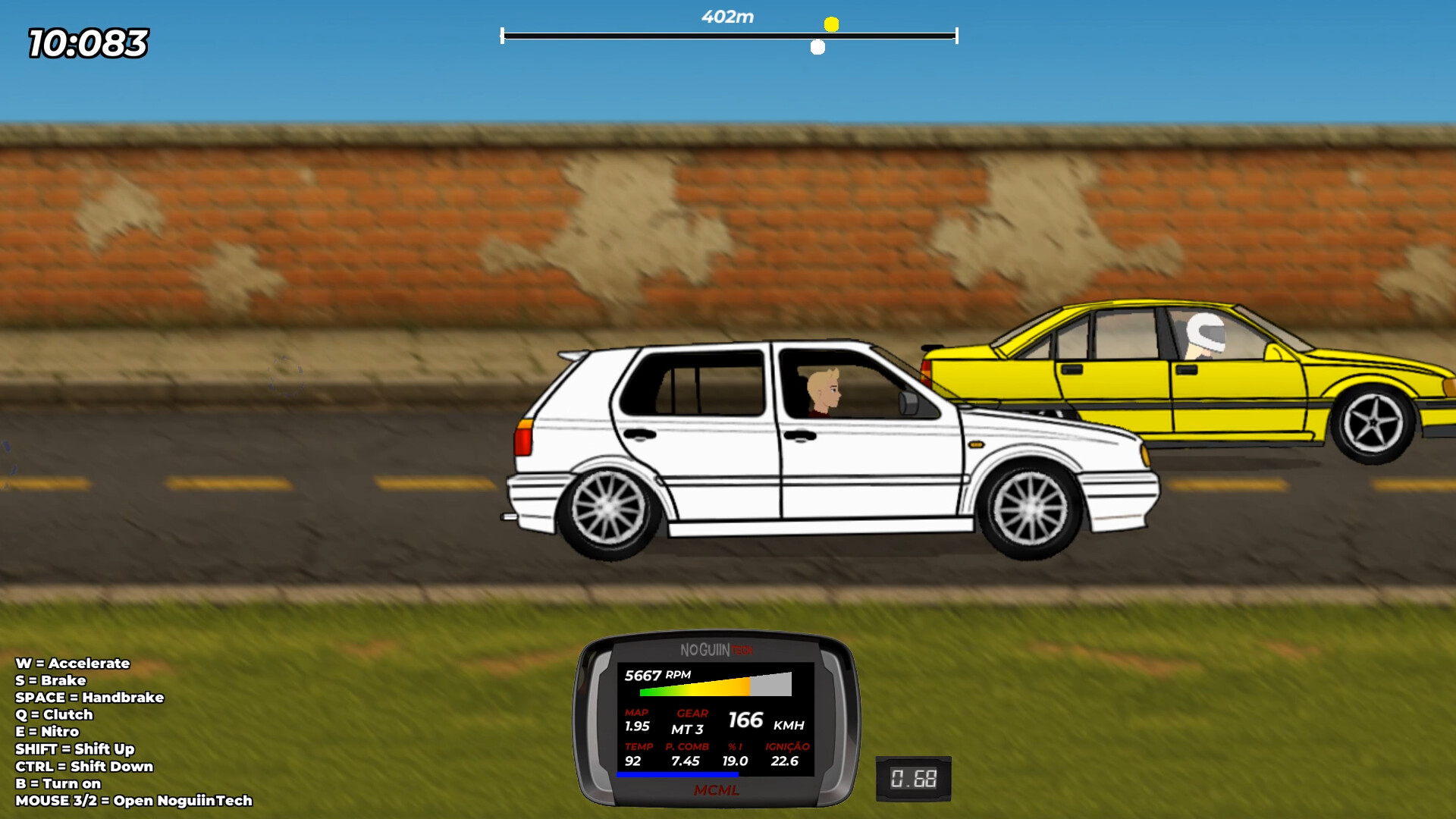Viewport: 1456px width, 819px height.
Task: Click the white player marker below the bar
Action: click(817, 46)
